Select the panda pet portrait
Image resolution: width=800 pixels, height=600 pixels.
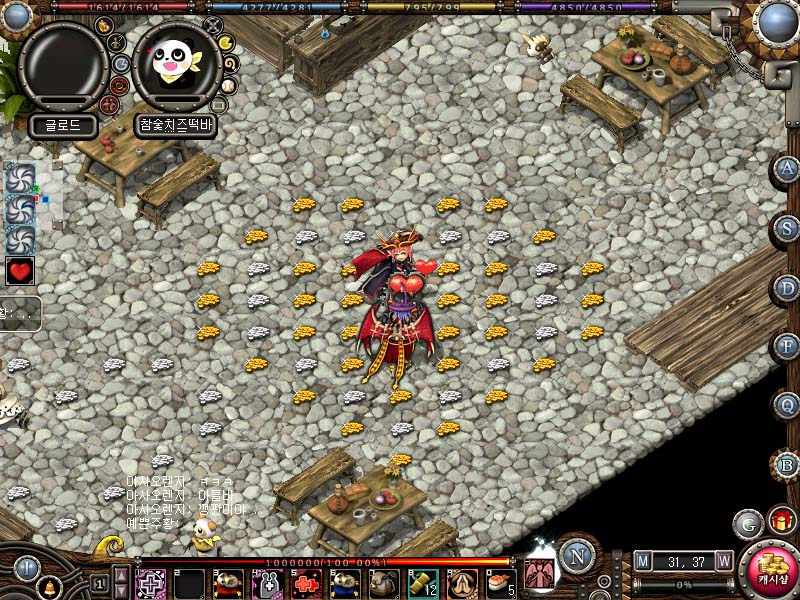pyautogui.click(x=177, y=66)
